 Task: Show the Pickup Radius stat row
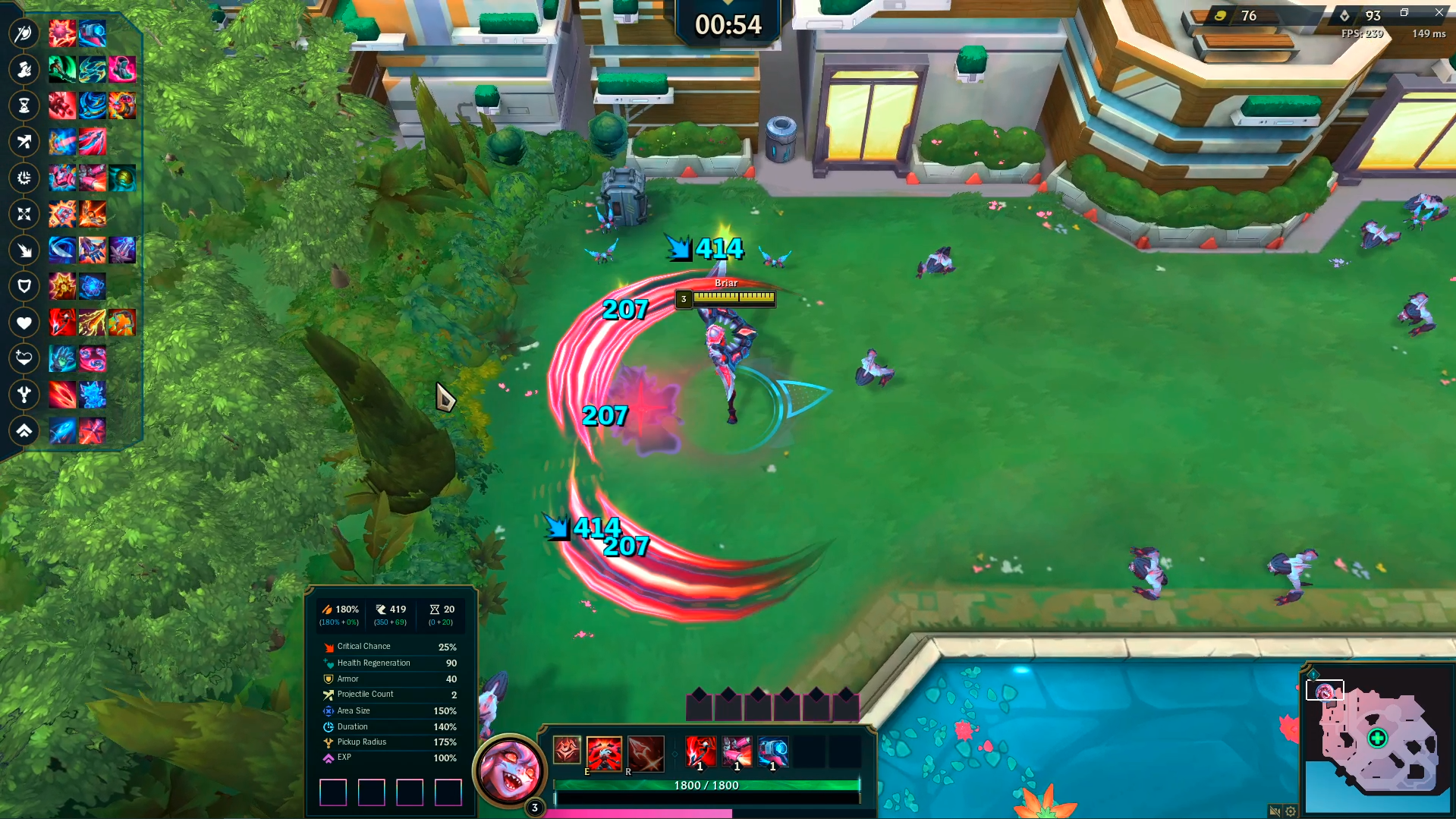[390, 742]
